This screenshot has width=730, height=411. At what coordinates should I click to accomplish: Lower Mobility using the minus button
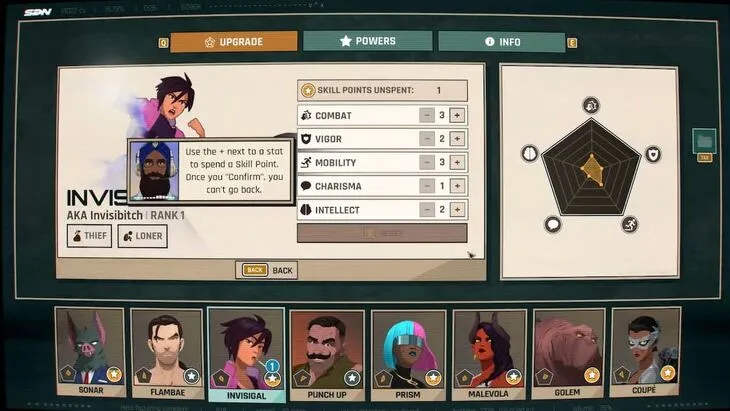pyautogui.click(x=426, y=162)
